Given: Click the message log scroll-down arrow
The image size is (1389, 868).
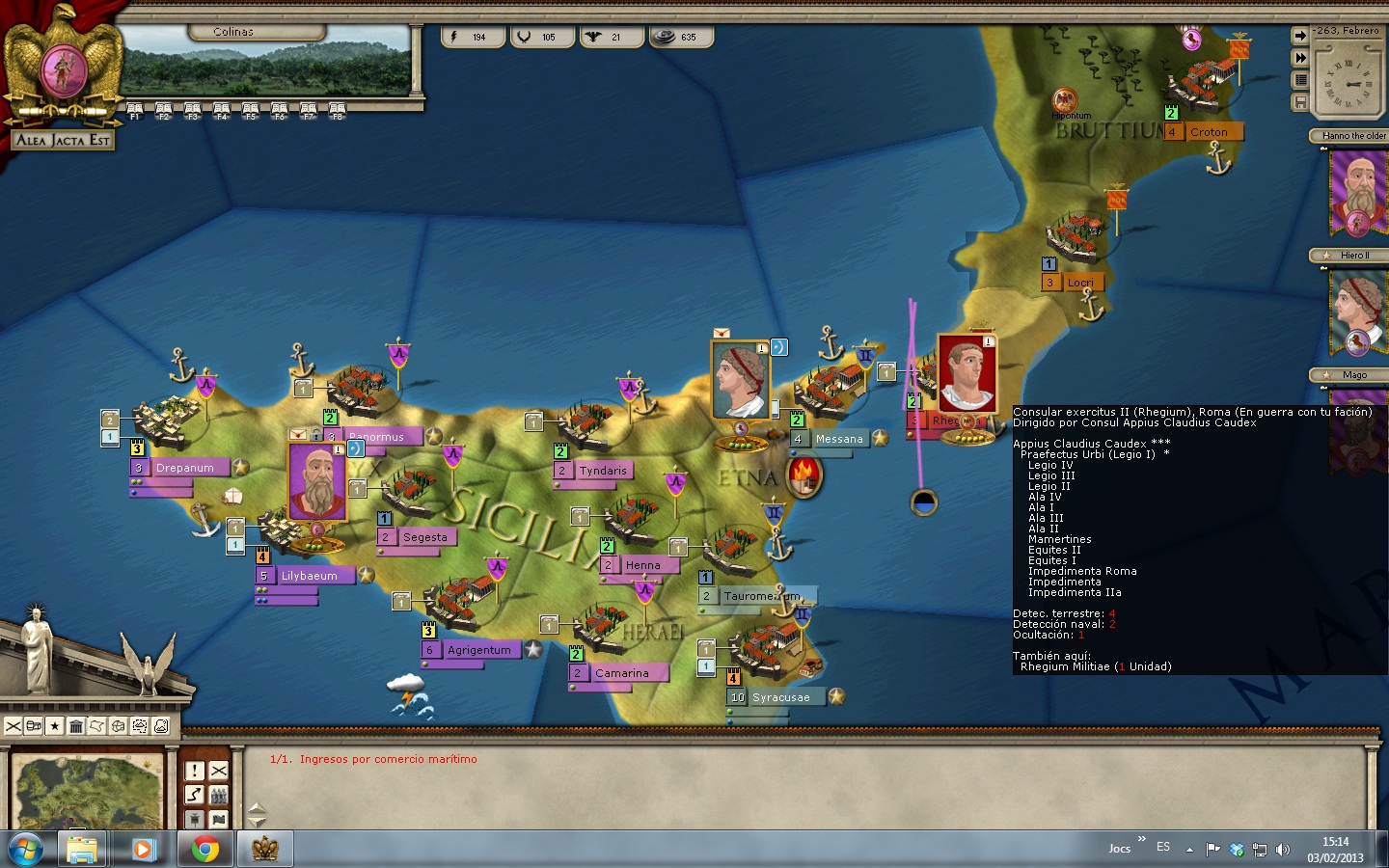Looking at the screenshot, I should click(257, 822).
